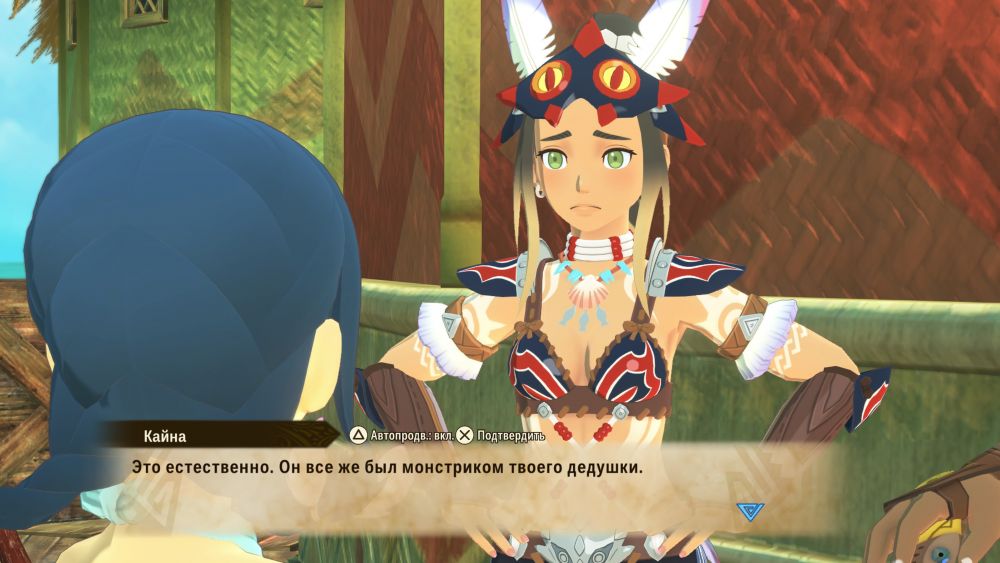Toggle the Автопродв. auto-advance option

(400, 436)
